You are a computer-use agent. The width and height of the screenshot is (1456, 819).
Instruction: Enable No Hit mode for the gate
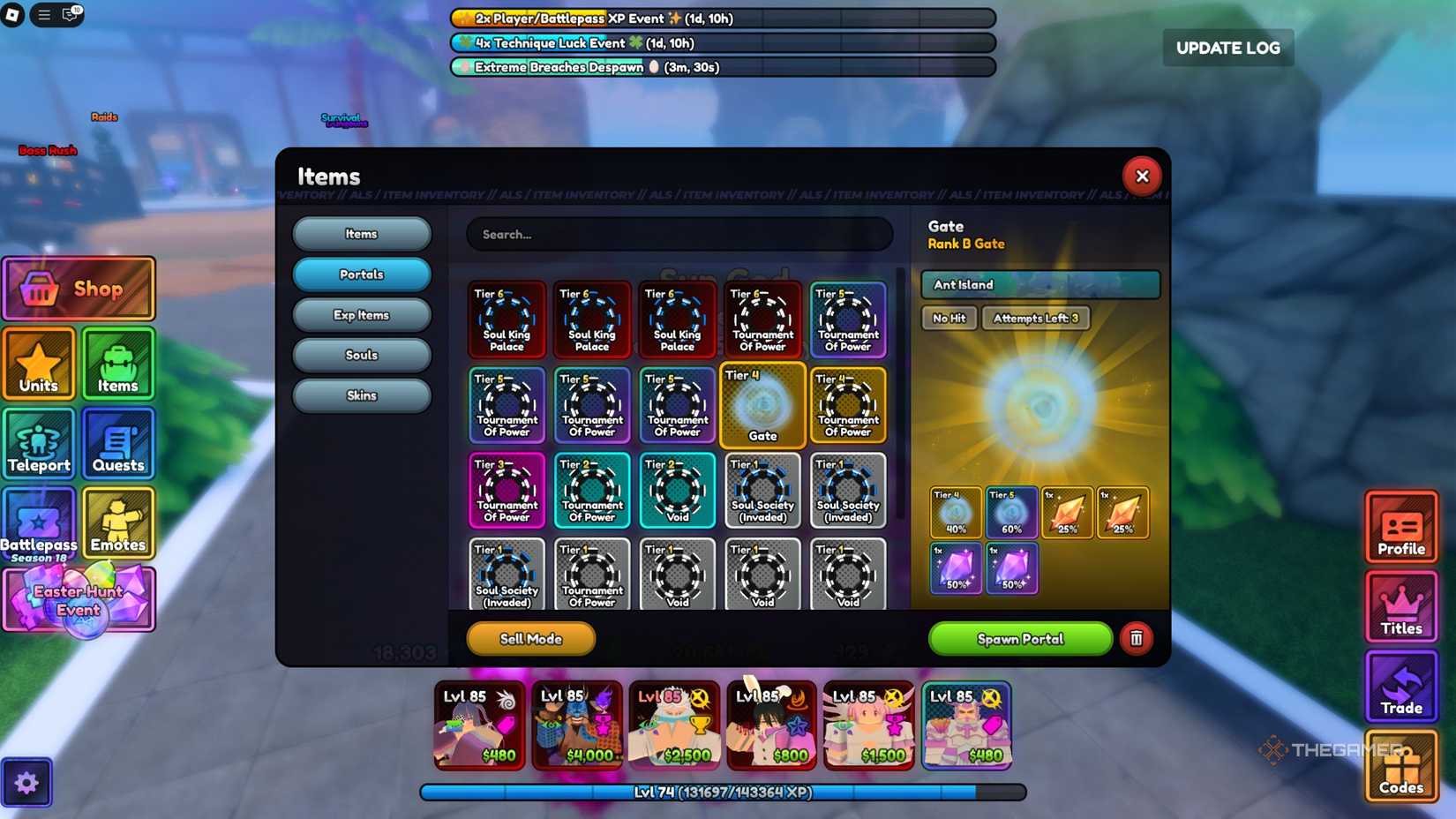(x=949, y=318)
